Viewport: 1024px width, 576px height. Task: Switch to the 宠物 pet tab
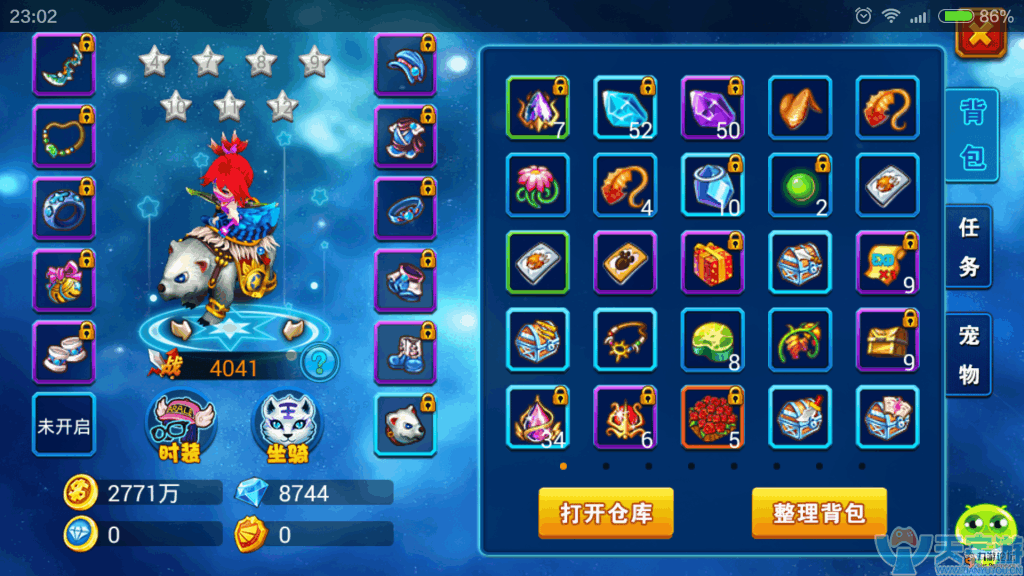pyautogui.click(x=969, y=355)
